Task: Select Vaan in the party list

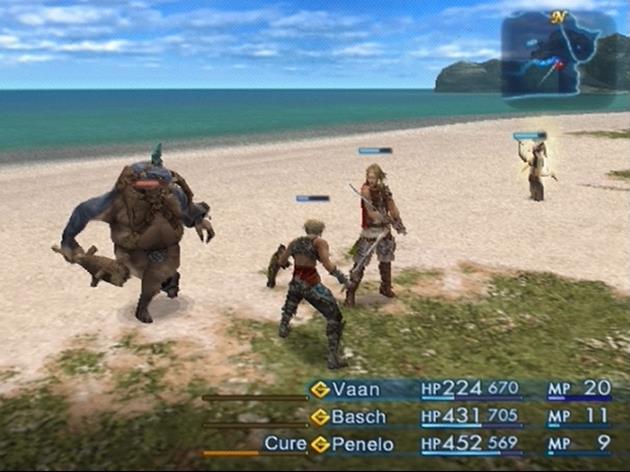Action: (357, 389)
